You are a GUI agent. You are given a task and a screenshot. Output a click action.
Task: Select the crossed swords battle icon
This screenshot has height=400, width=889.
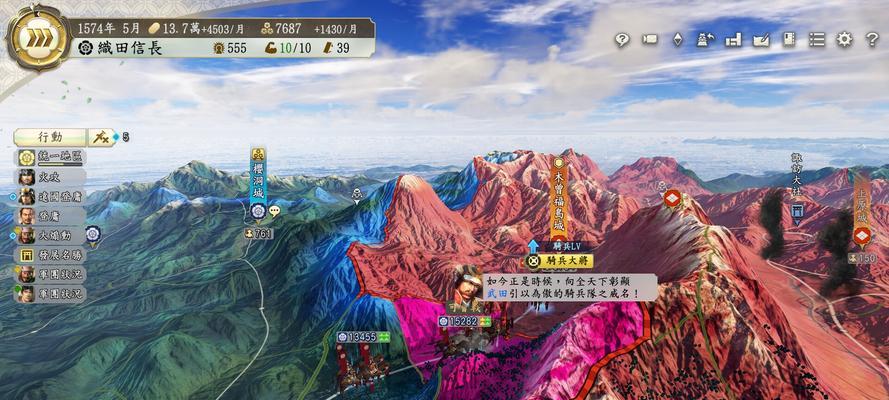click(x=103, y=137)
